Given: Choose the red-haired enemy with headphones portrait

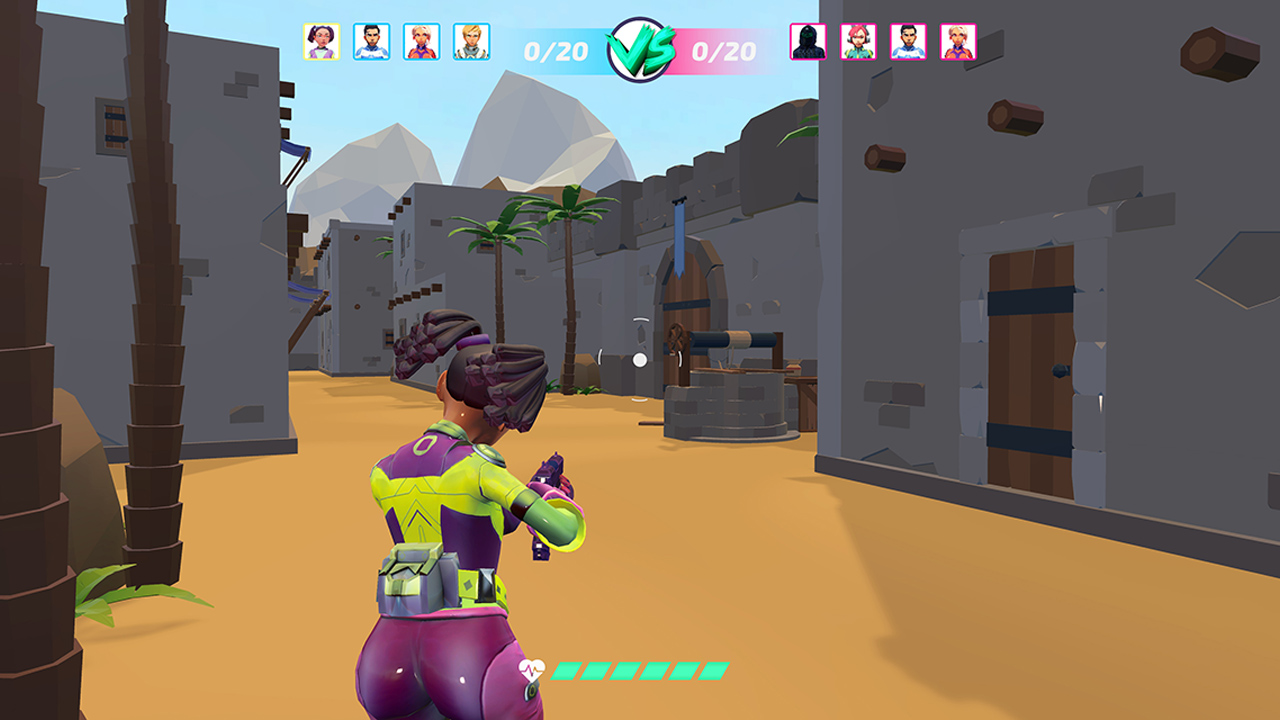Looking at the screenshot, I should click(x=858, y=42).
